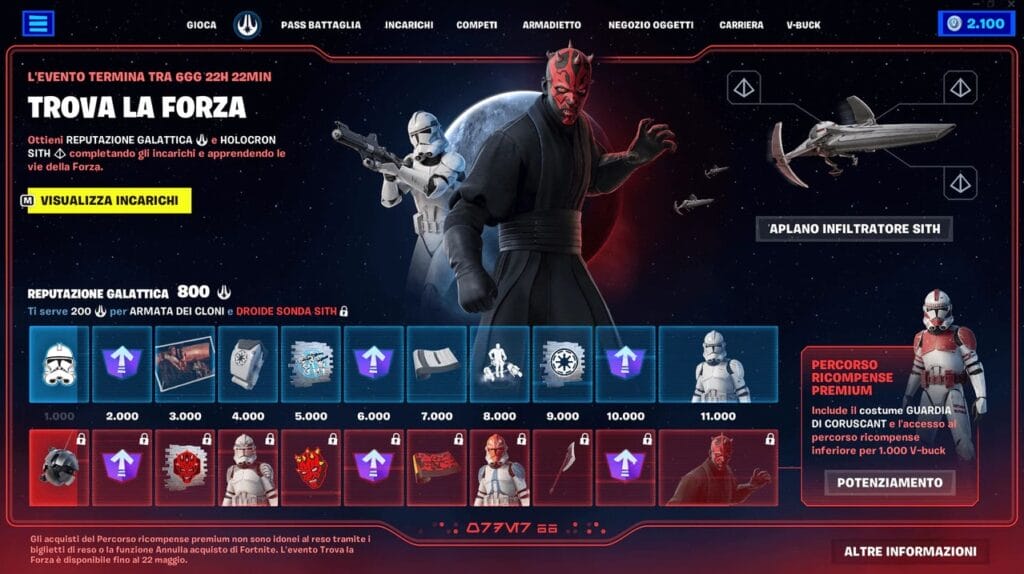Select the Competi tab
Viewport: 1024px width, 574px height.
point(477,24)
